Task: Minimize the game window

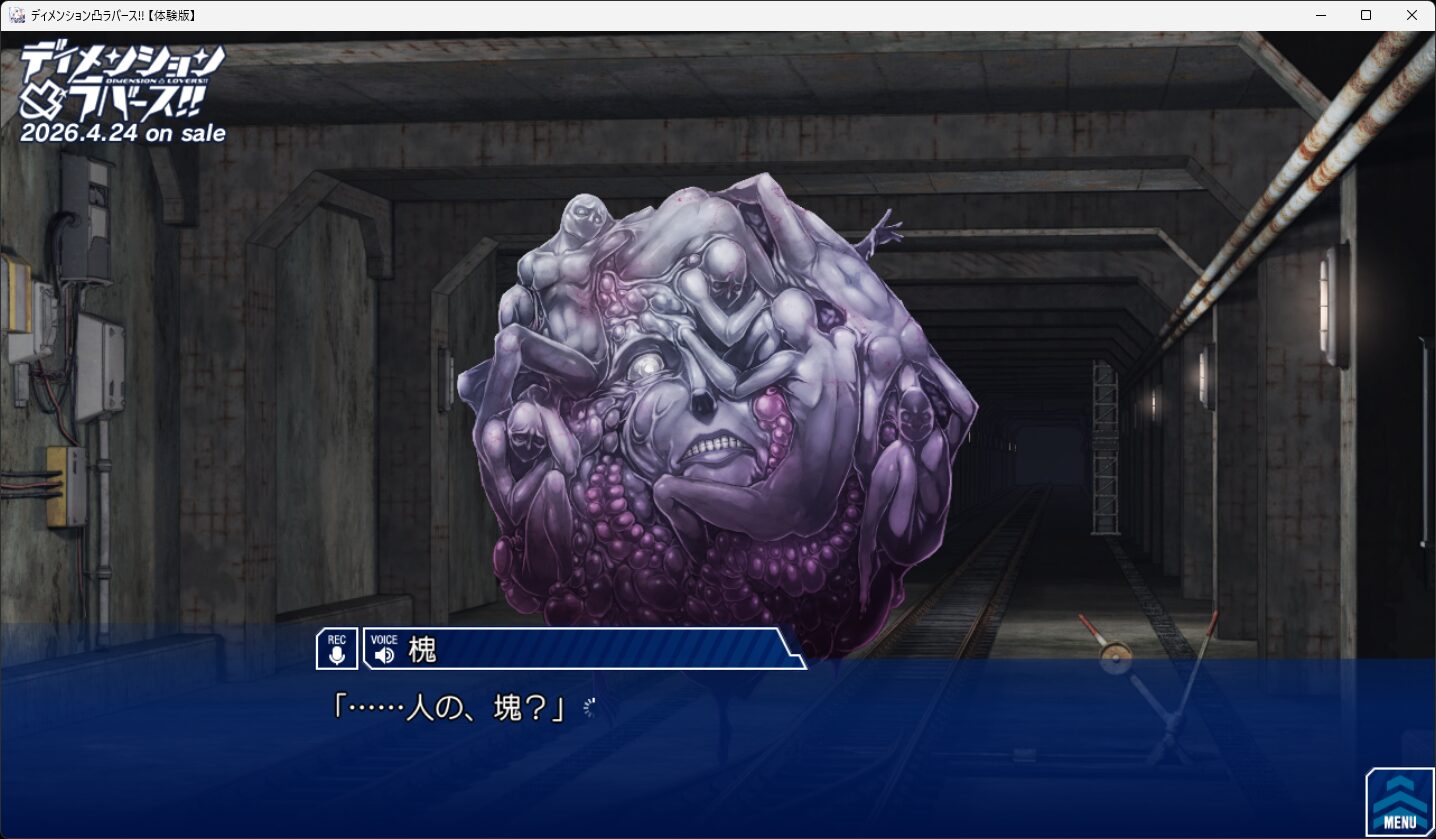Action: pyautogui.click(x=1320, y=15)
